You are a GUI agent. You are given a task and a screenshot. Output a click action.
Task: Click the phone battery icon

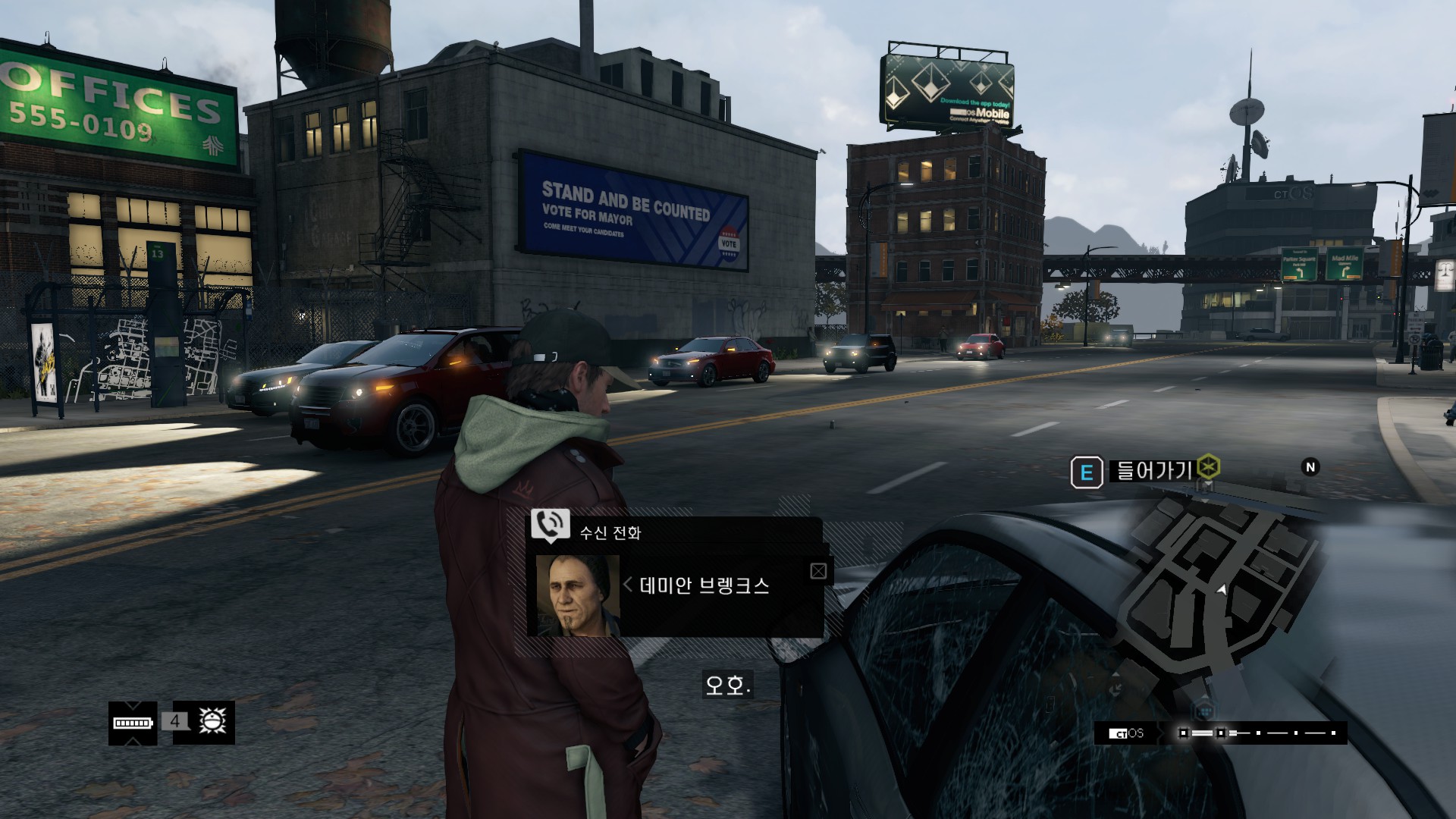pos(133,723)
